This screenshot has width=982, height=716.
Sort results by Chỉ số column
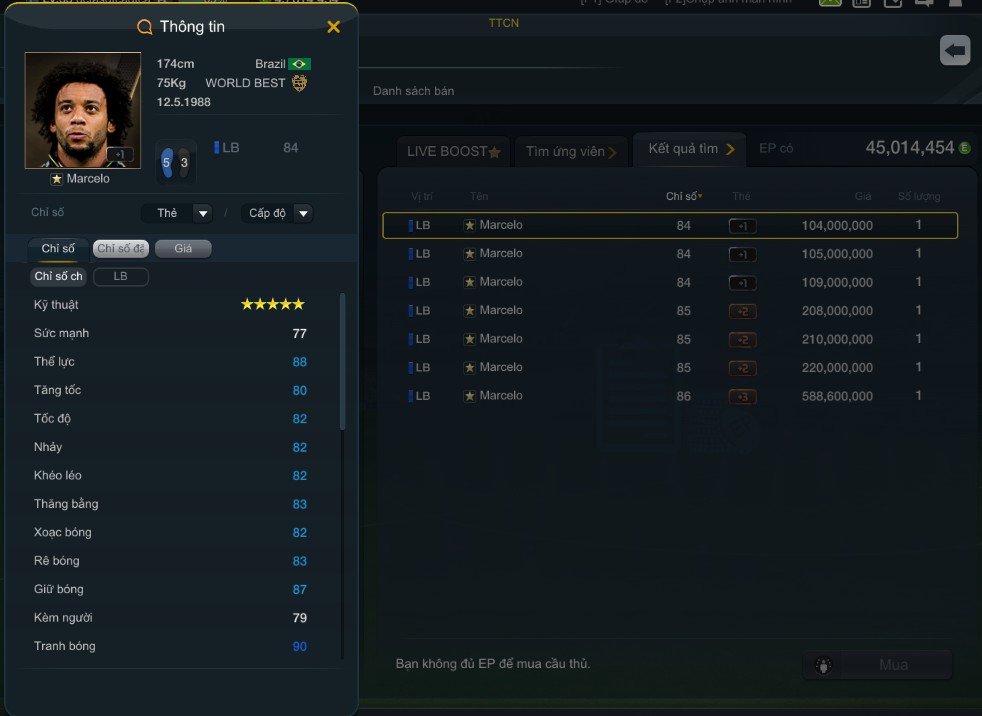tap(684, 196)
